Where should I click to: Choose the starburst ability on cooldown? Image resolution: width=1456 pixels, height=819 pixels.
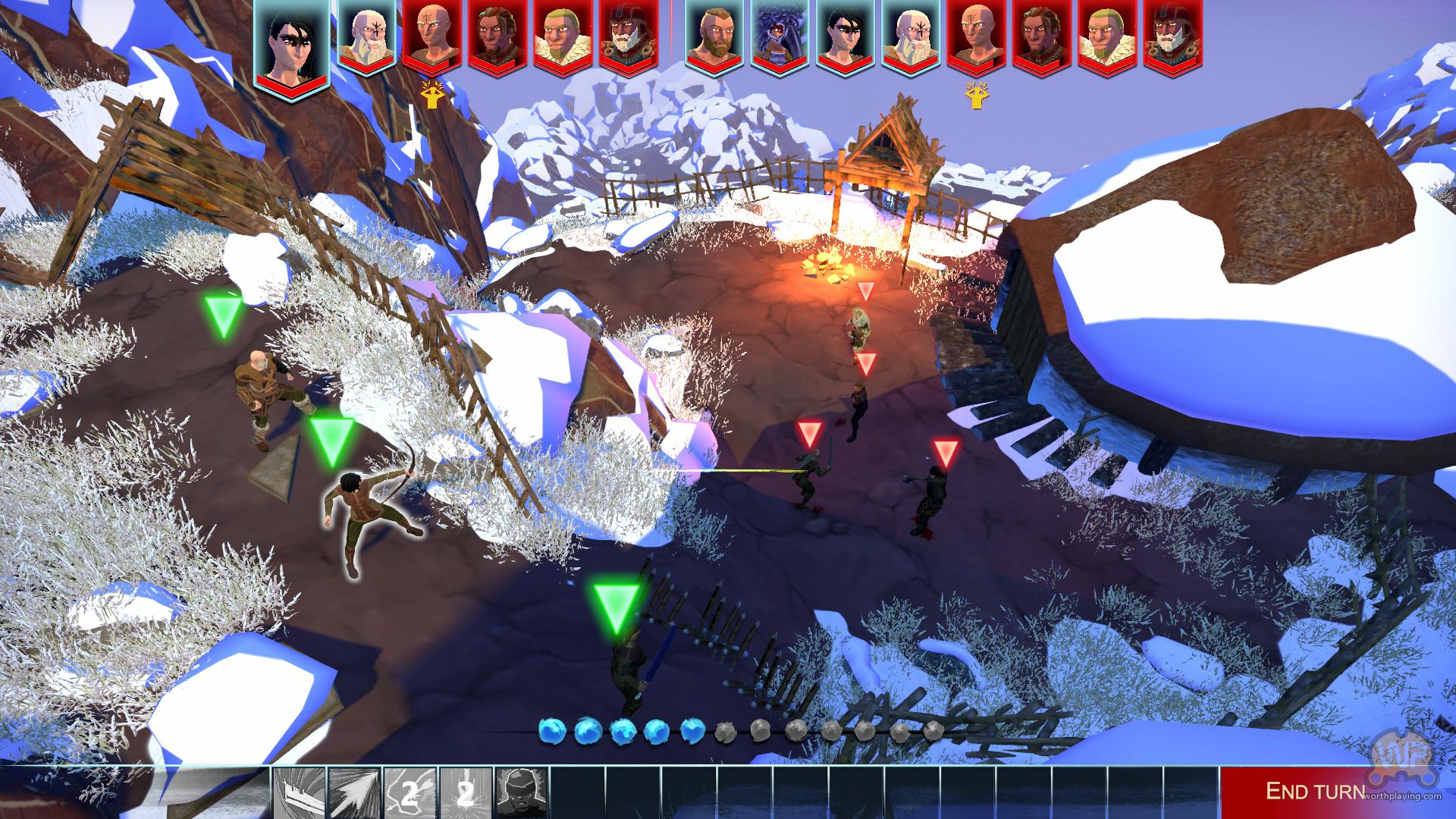pyautogui.click(x=466, y=792)
